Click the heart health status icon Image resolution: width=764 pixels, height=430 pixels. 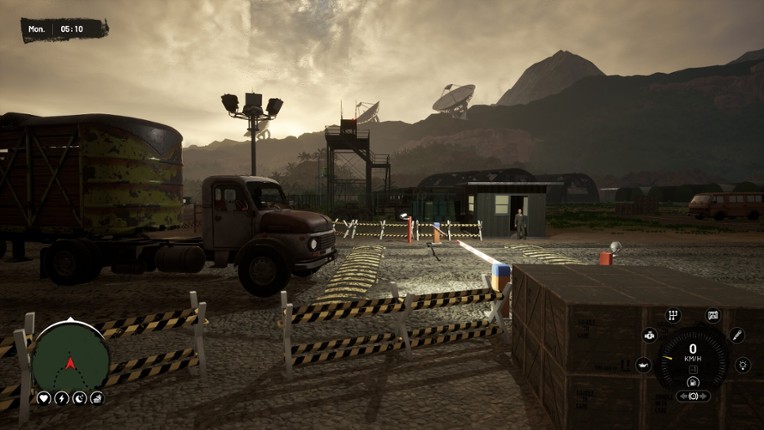click(x=44, y=398)
